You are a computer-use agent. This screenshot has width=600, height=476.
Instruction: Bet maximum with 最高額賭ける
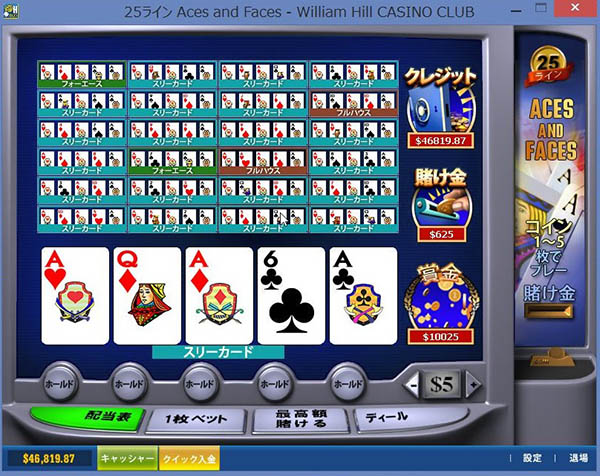click(x=295, y=420)
